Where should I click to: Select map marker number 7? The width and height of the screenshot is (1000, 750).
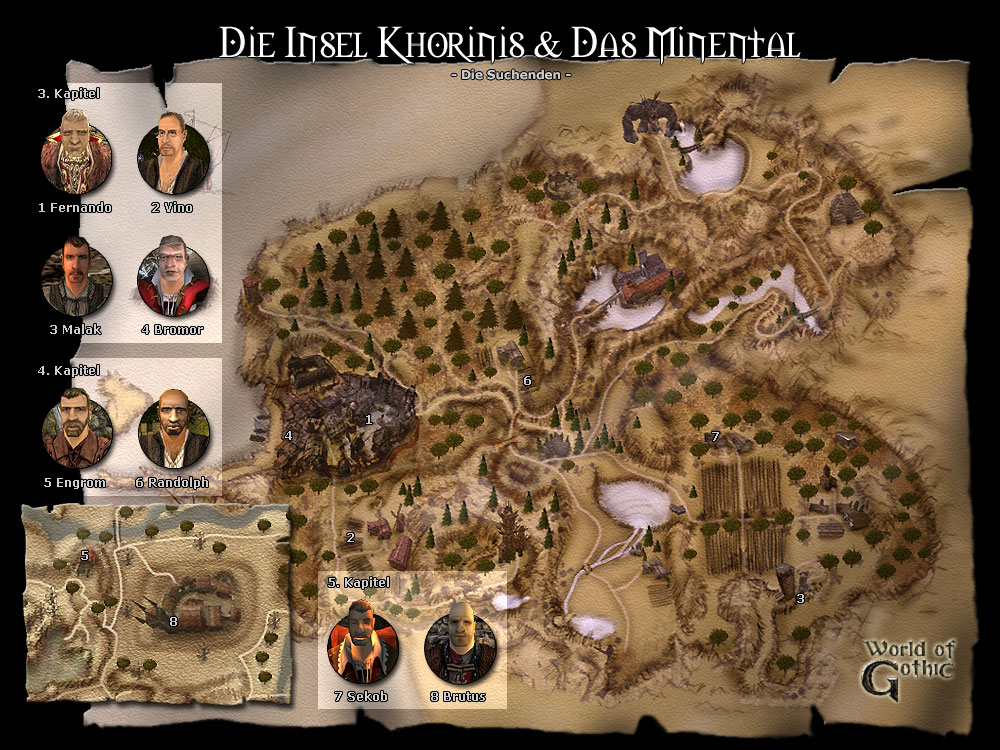click(x=714, y=437)
